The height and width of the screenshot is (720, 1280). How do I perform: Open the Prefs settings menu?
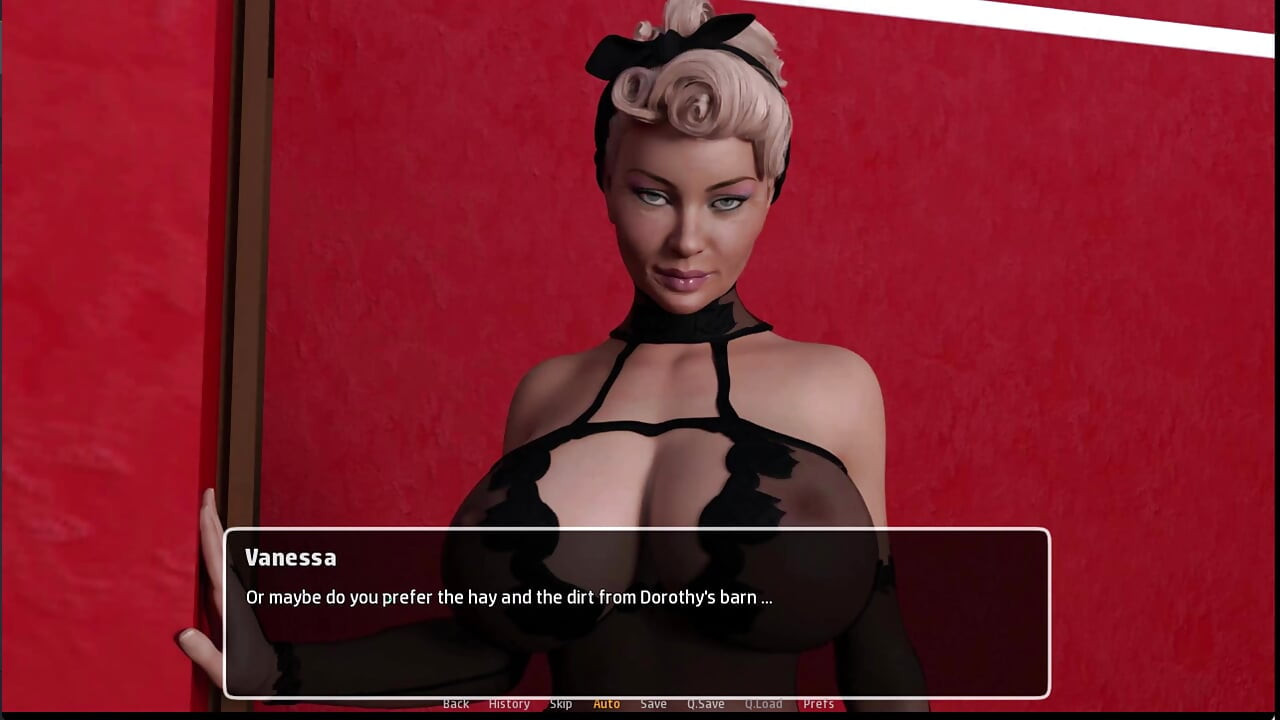coord(818,704)
